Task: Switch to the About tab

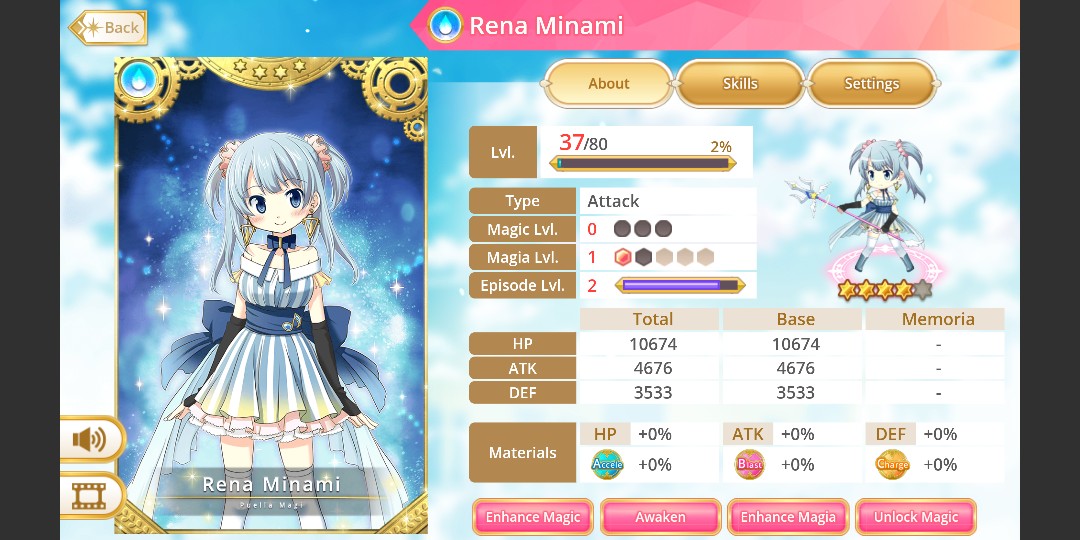Action: pos(609,84)
